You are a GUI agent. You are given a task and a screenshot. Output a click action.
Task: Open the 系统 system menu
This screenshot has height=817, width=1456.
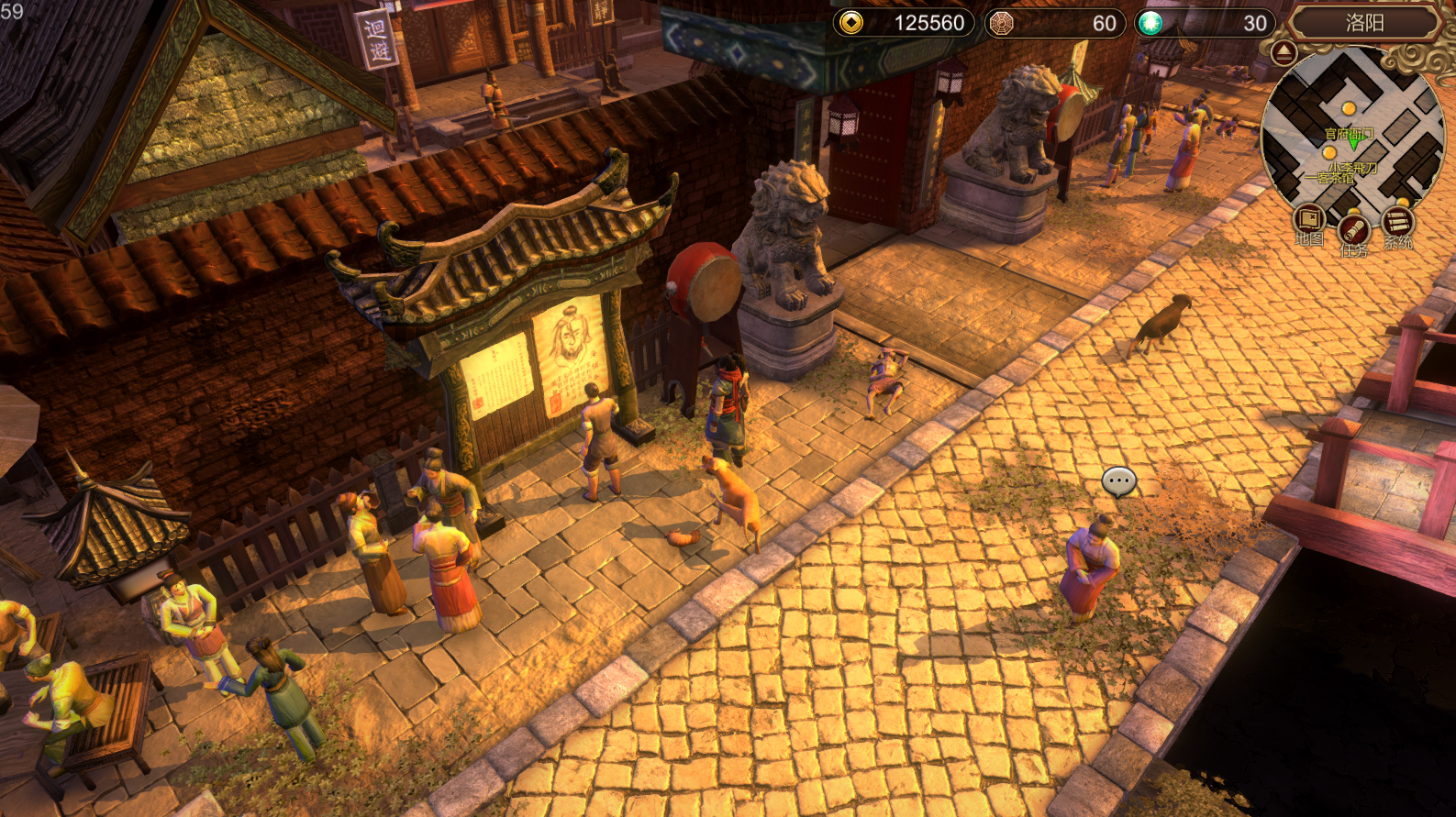[x=1397, y=223]
